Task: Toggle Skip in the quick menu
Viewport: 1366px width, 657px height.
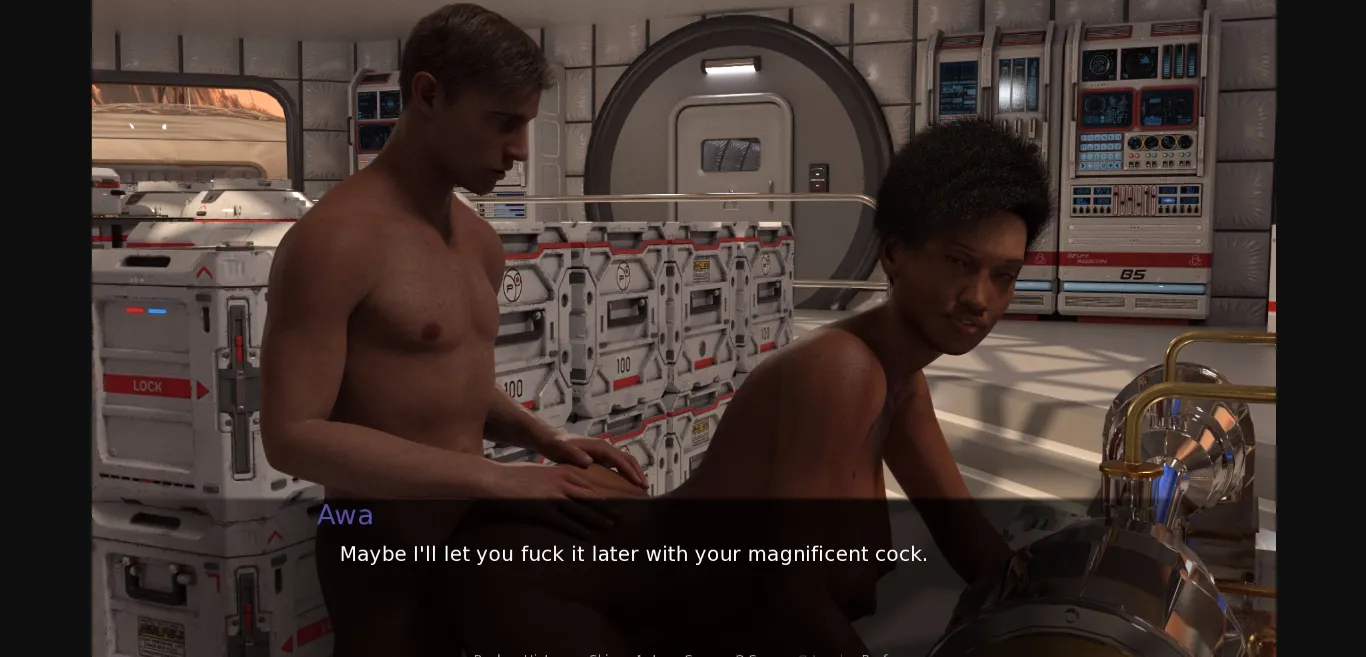Action: click(x=601, y=655)
